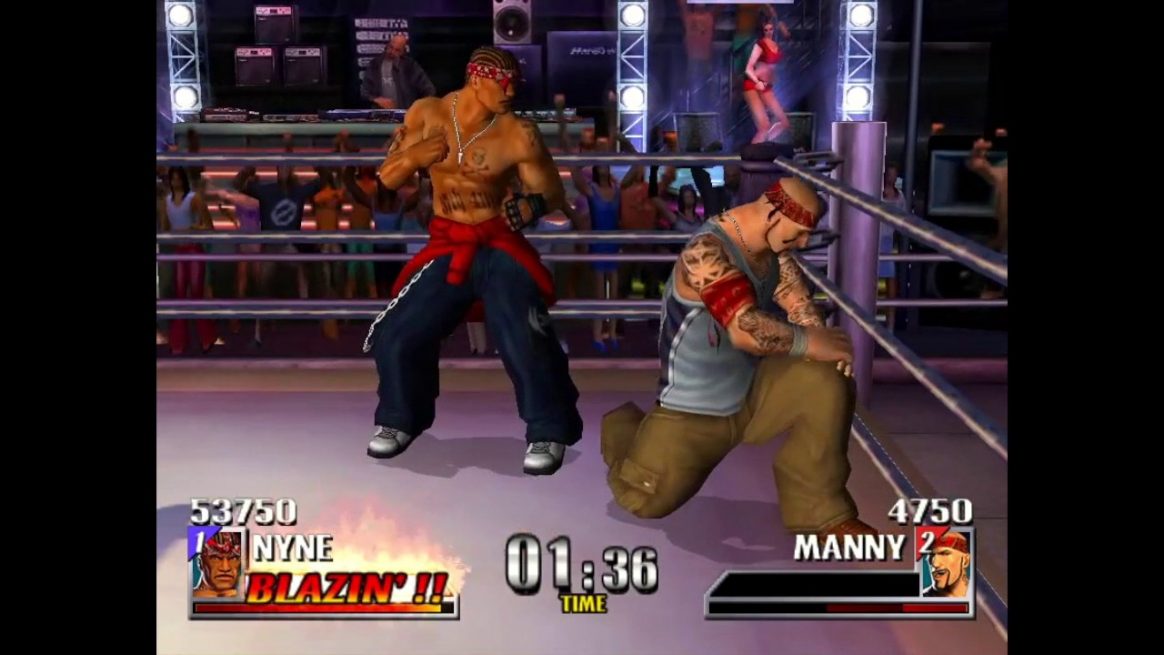Click Nyne's player 1 portrait
This screenshot has width=1164, height=655.
(217, 565)
